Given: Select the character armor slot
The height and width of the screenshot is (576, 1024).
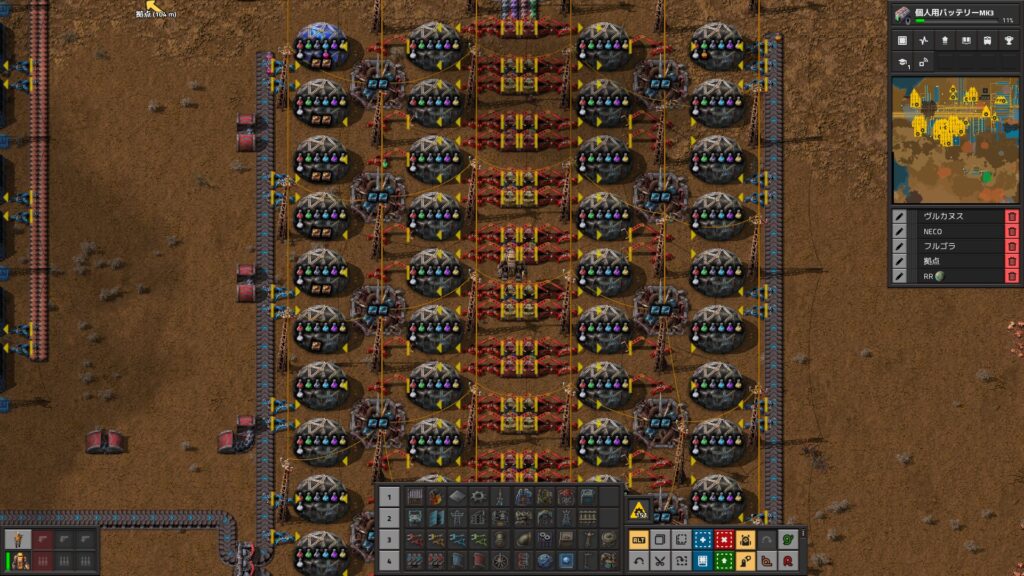Looking at the screenshot, I should tap(17, 540).
